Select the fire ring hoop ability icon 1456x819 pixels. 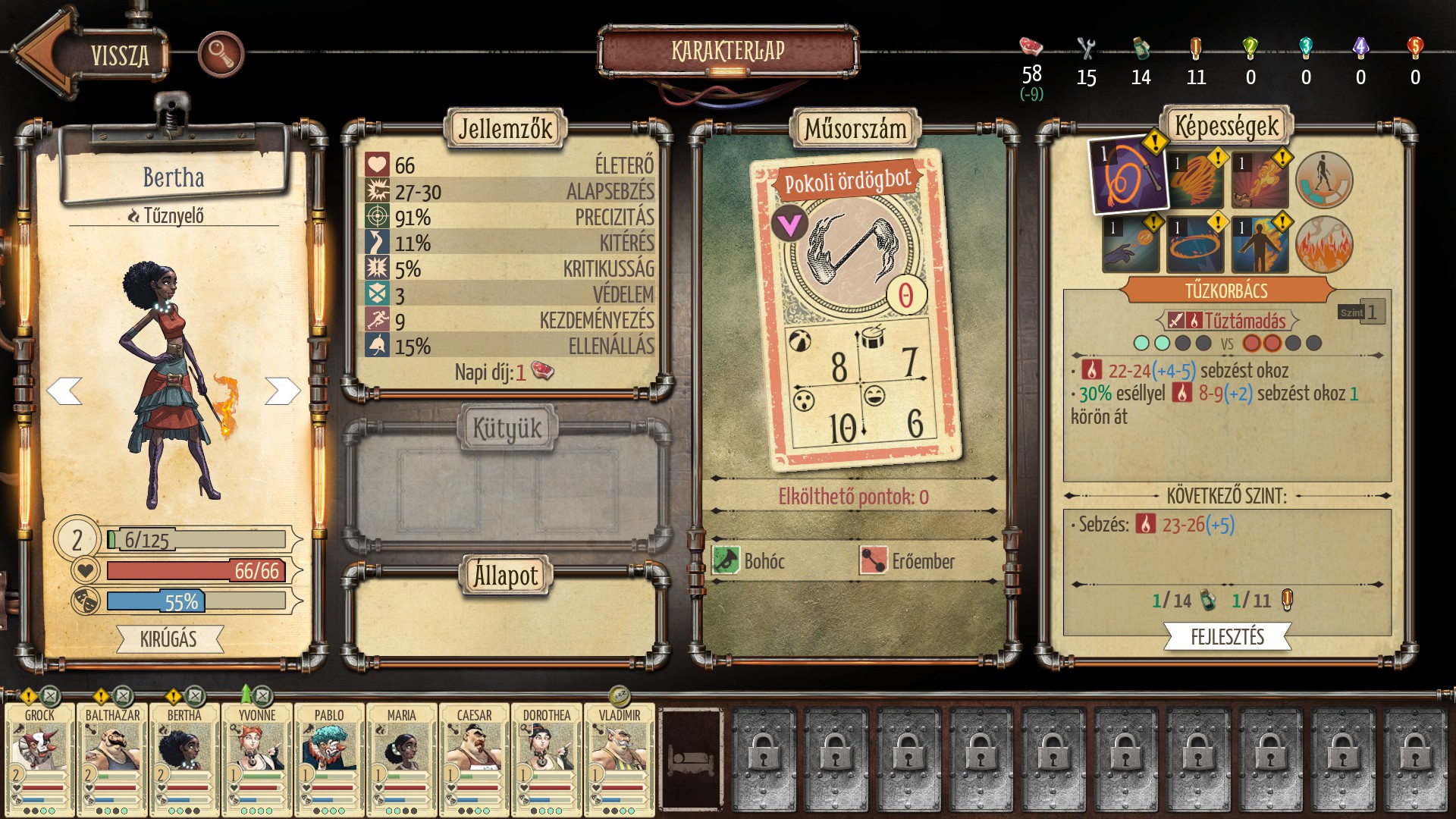tap(1195, 245)
